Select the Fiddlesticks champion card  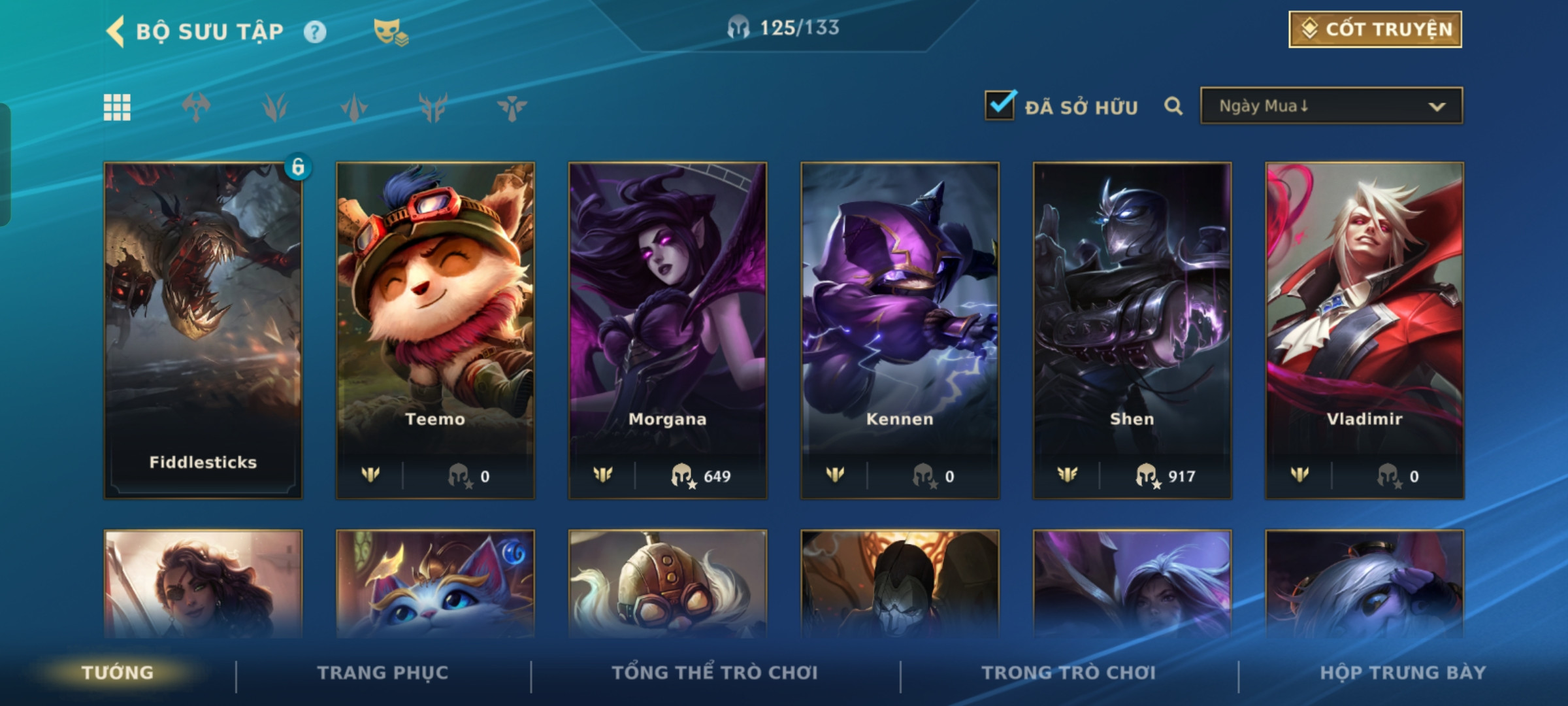[203, 330]
